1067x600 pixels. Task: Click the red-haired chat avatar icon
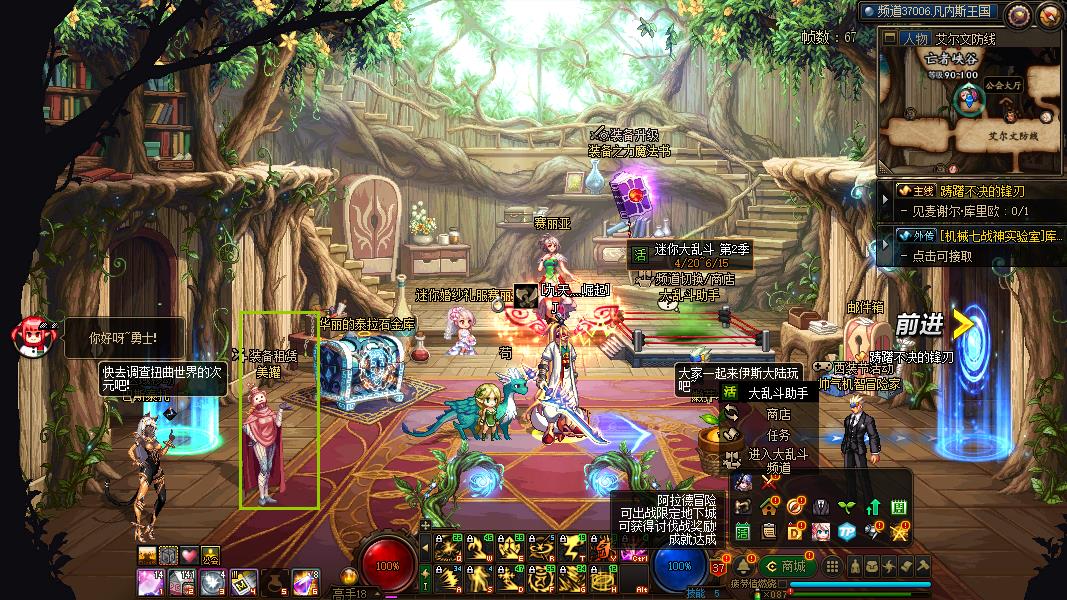point(28,336)
